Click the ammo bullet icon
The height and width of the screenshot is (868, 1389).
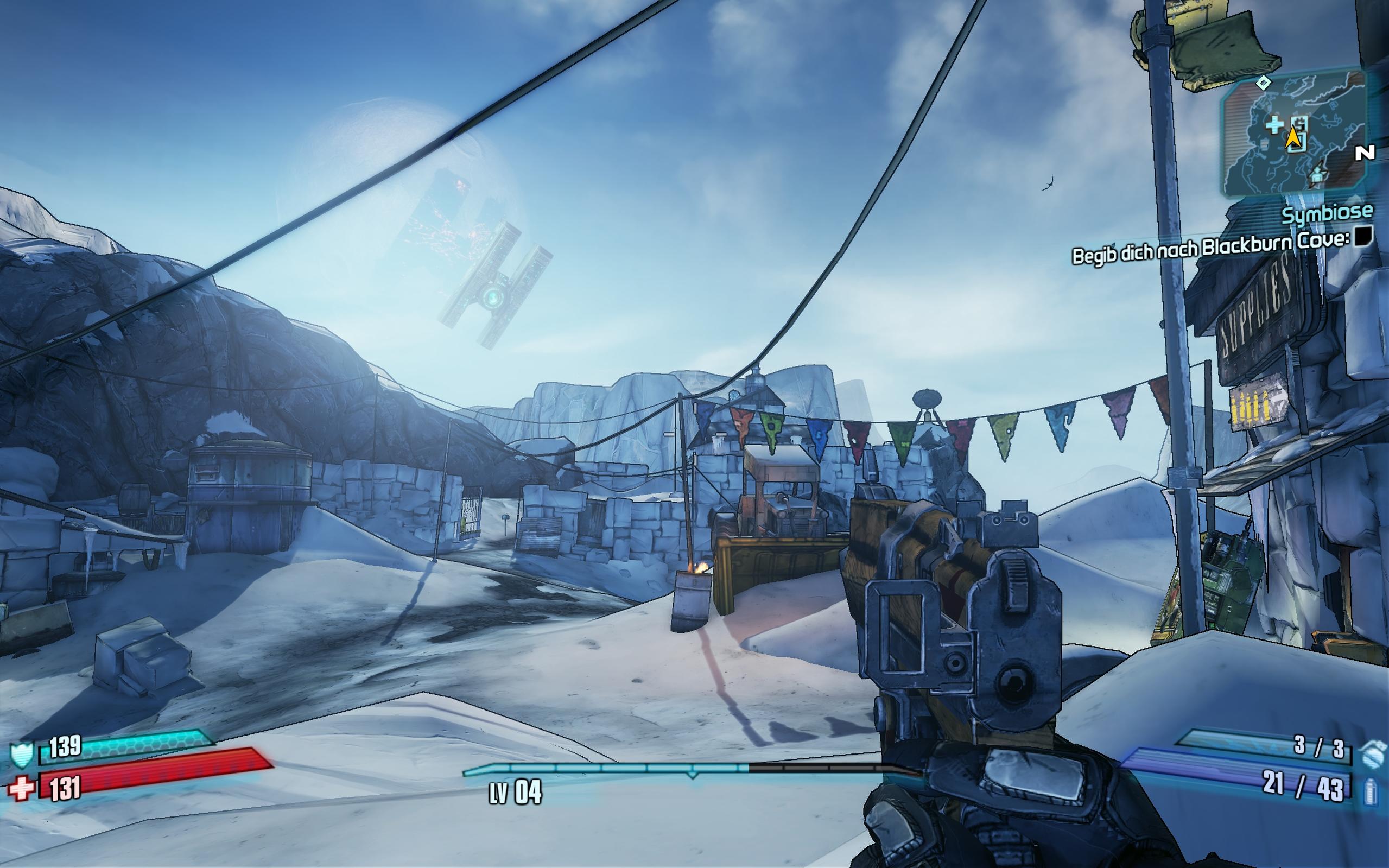coord(1371,791)
